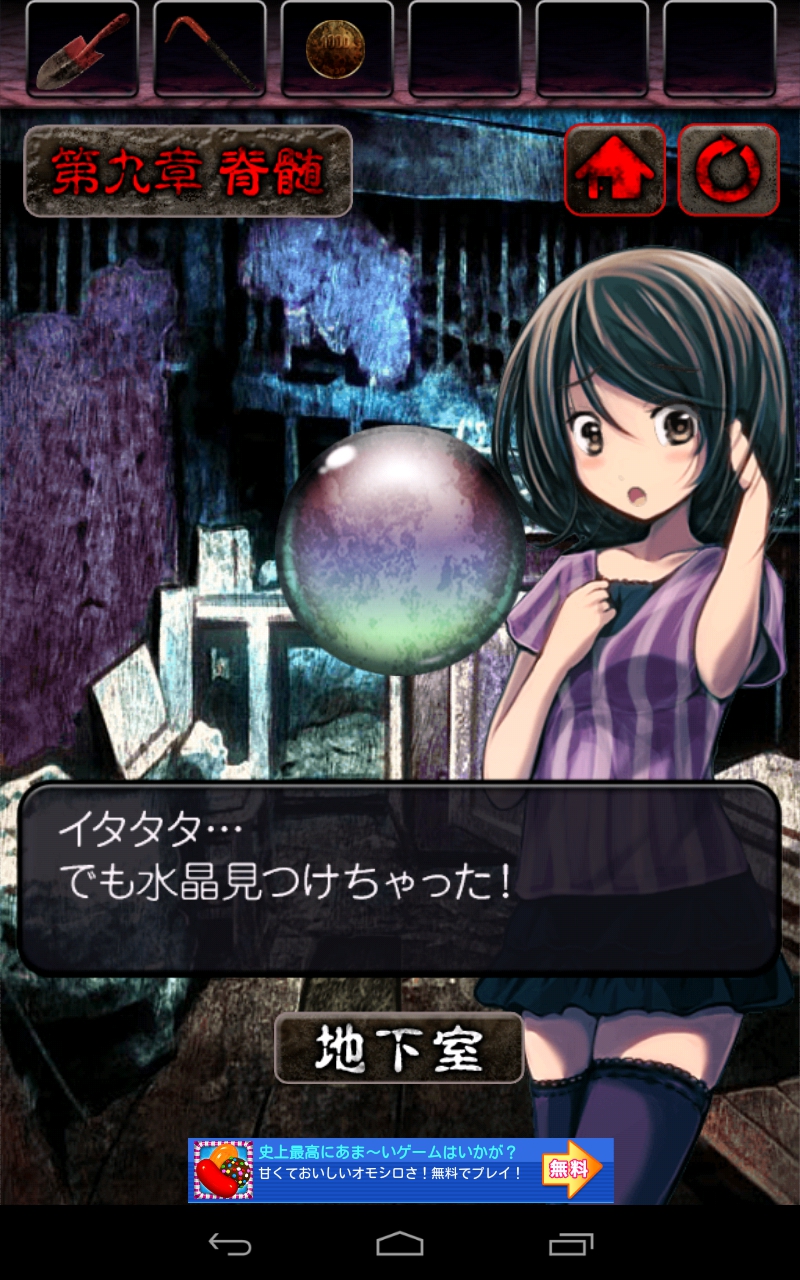Open the candy game ad banner
The height and width of the screenshot is (1280, 800).
pyautogui.click(x=400, y=1170)
